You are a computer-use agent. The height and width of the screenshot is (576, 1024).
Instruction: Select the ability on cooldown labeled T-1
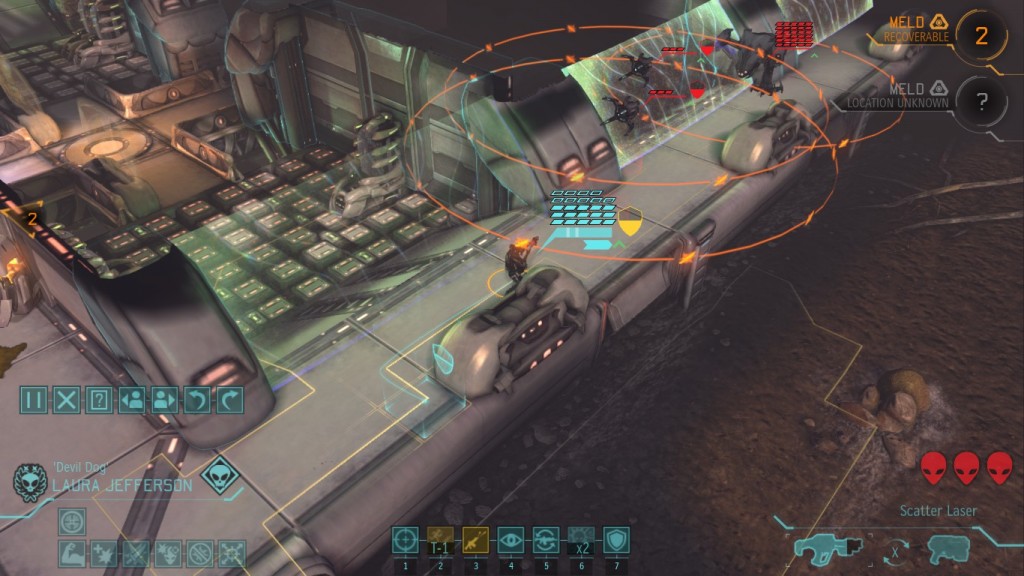(440, 540)
